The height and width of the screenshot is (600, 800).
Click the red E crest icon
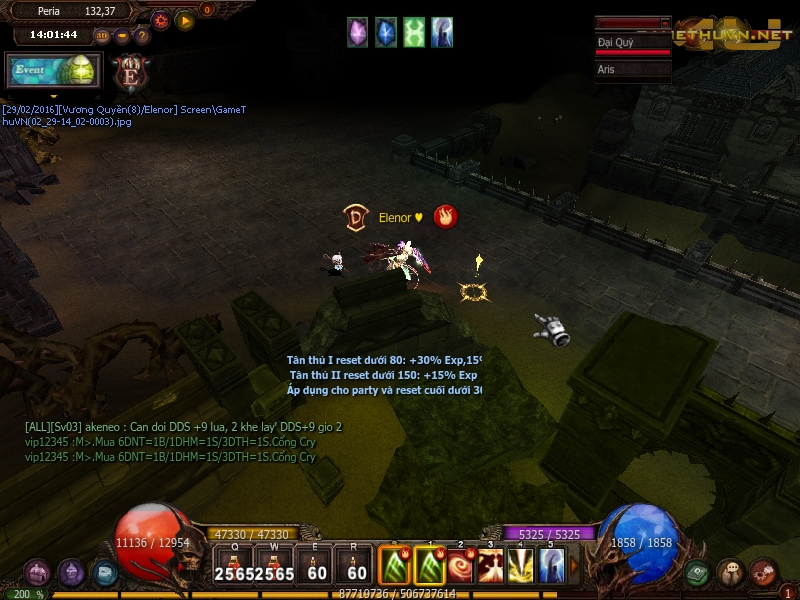[130, 73]
